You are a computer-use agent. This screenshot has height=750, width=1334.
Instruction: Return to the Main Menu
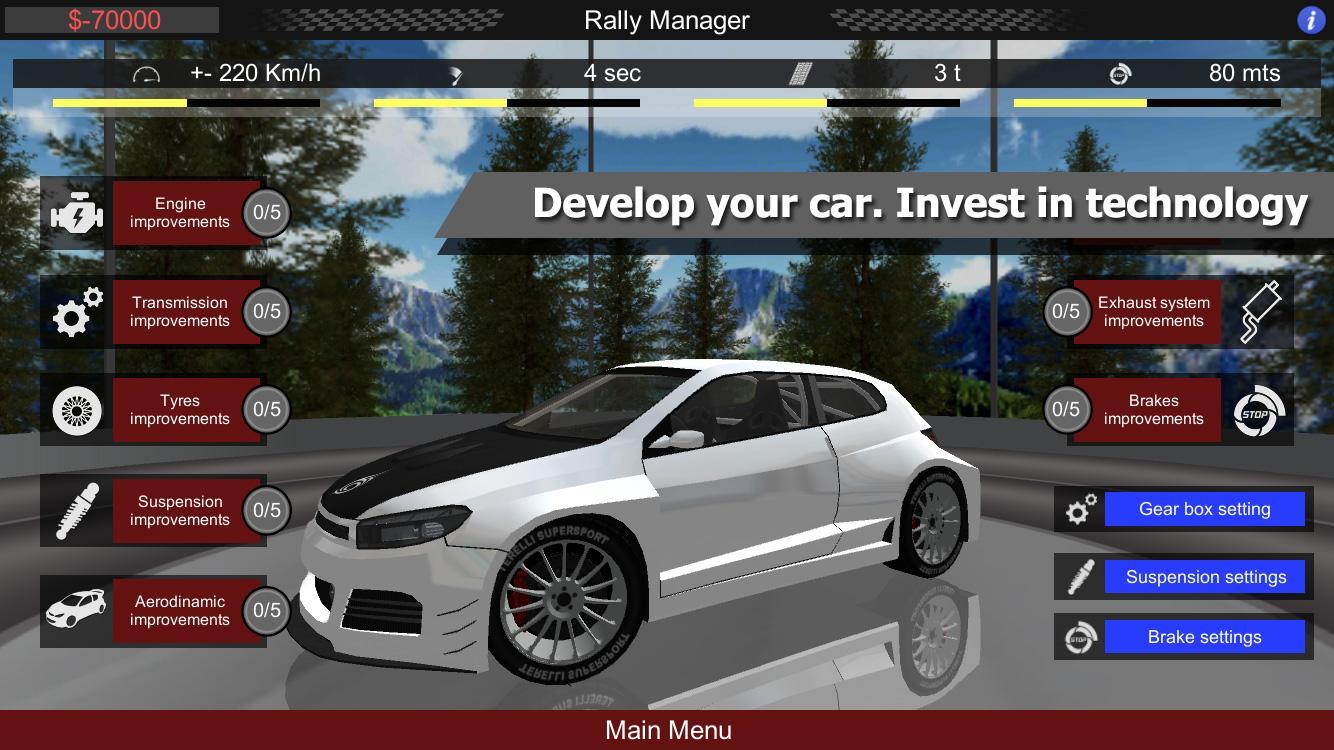pos(667,730)
